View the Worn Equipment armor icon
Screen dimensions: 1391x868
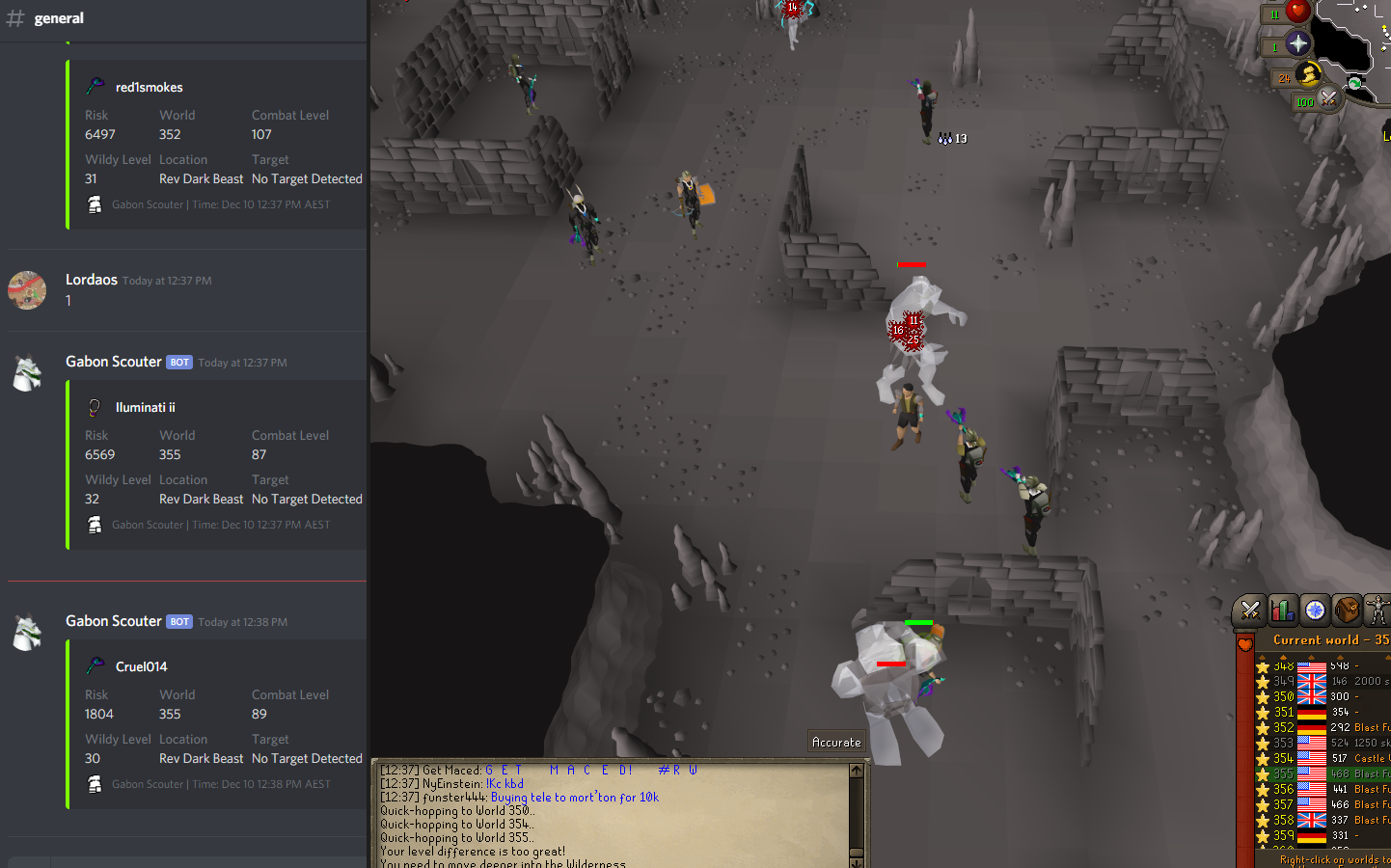point(1377,610)
